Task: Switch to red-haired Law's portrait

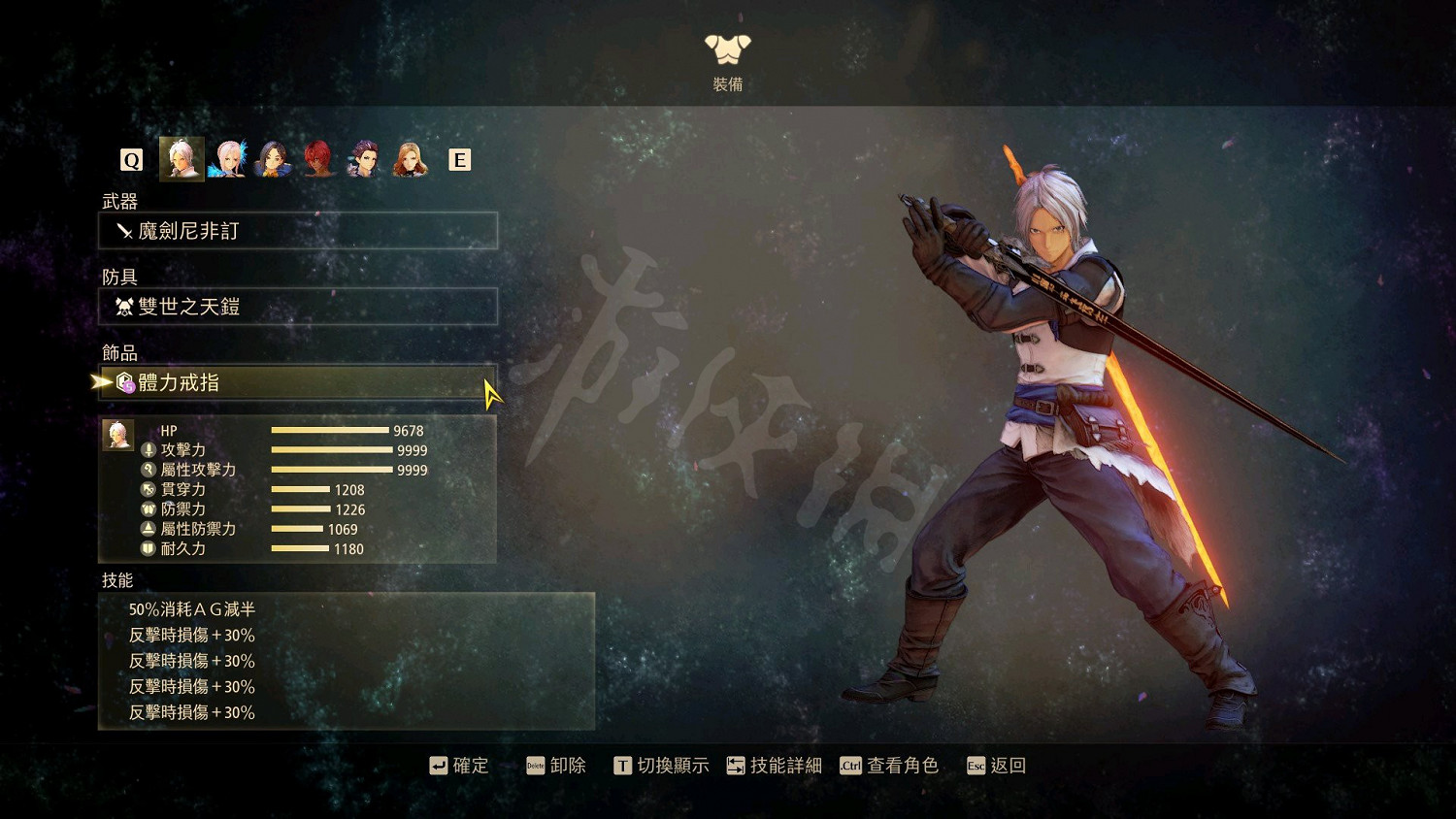Action: 318,159
